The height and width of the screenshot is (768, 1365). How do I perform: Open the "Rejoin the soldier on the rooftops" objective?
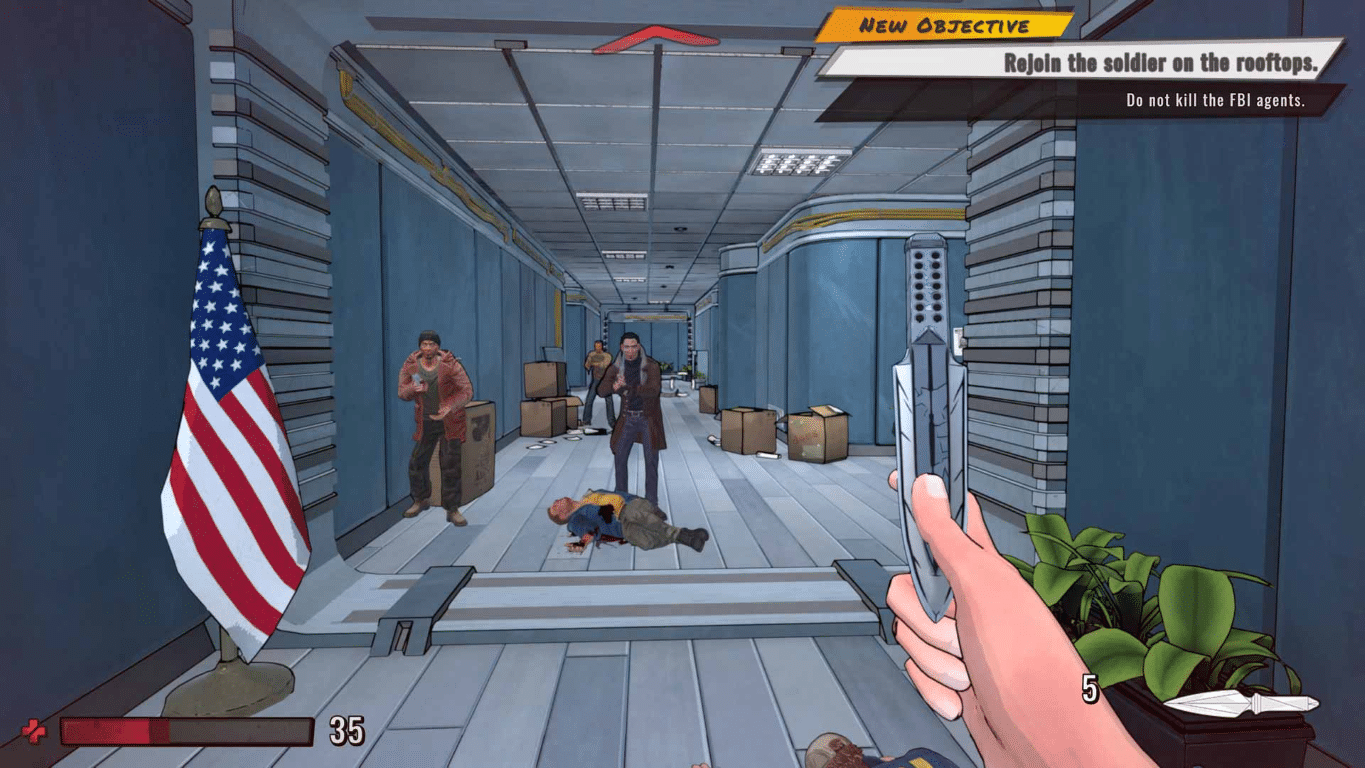[x=1158, y=63]
